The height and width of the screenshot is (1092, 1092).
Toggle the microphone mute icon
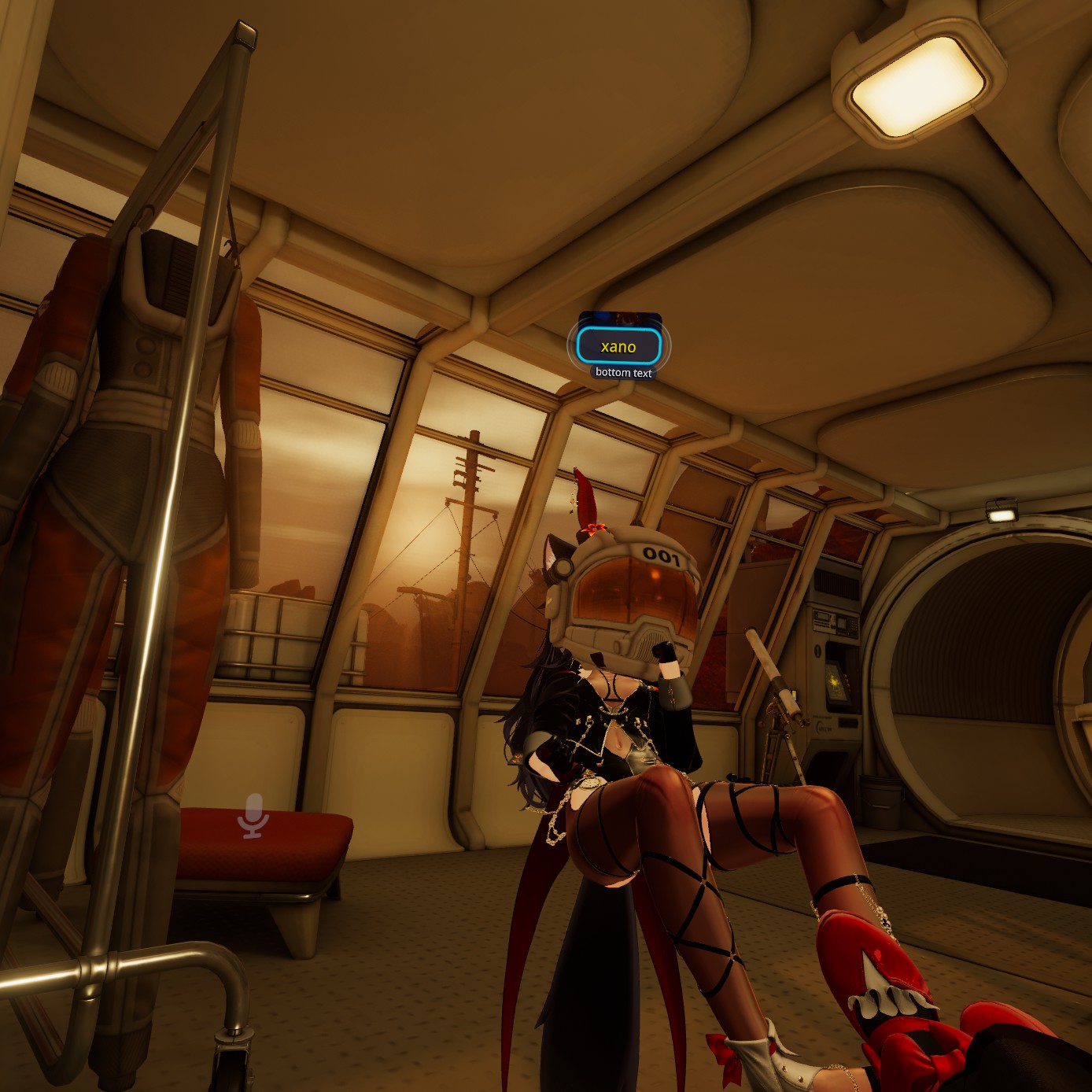[x=253, y=816]
